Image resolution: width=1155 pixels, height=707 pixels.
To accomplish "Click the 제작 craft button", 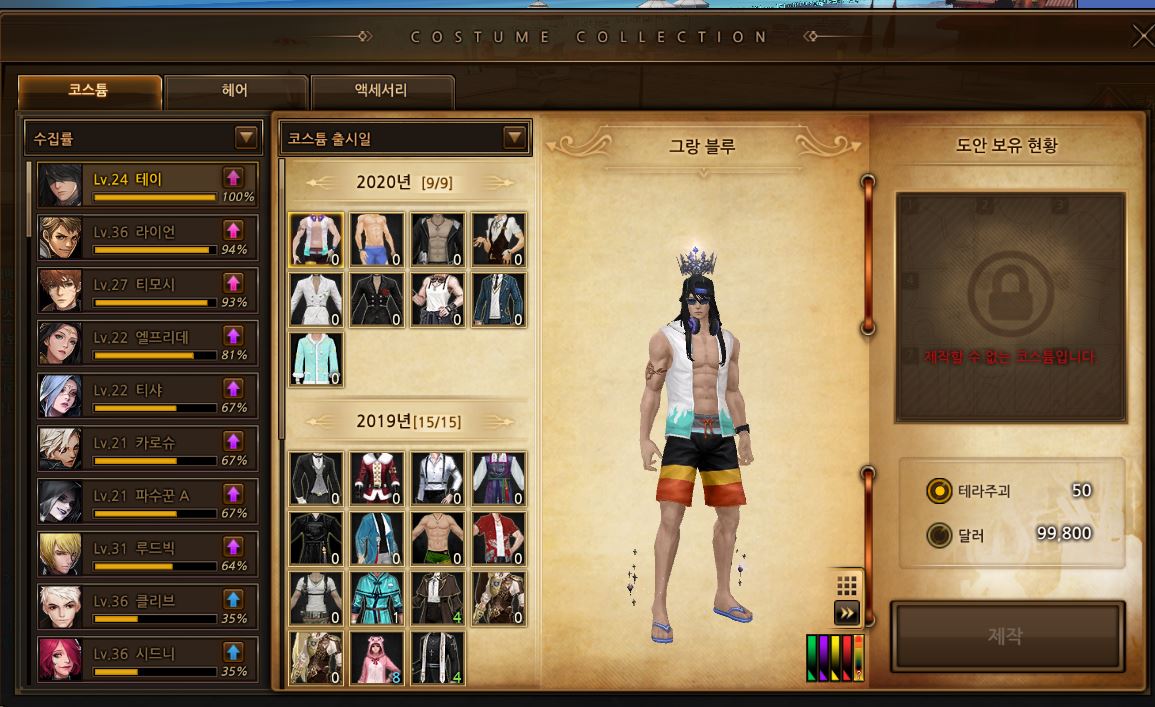I will [1006, 636].
